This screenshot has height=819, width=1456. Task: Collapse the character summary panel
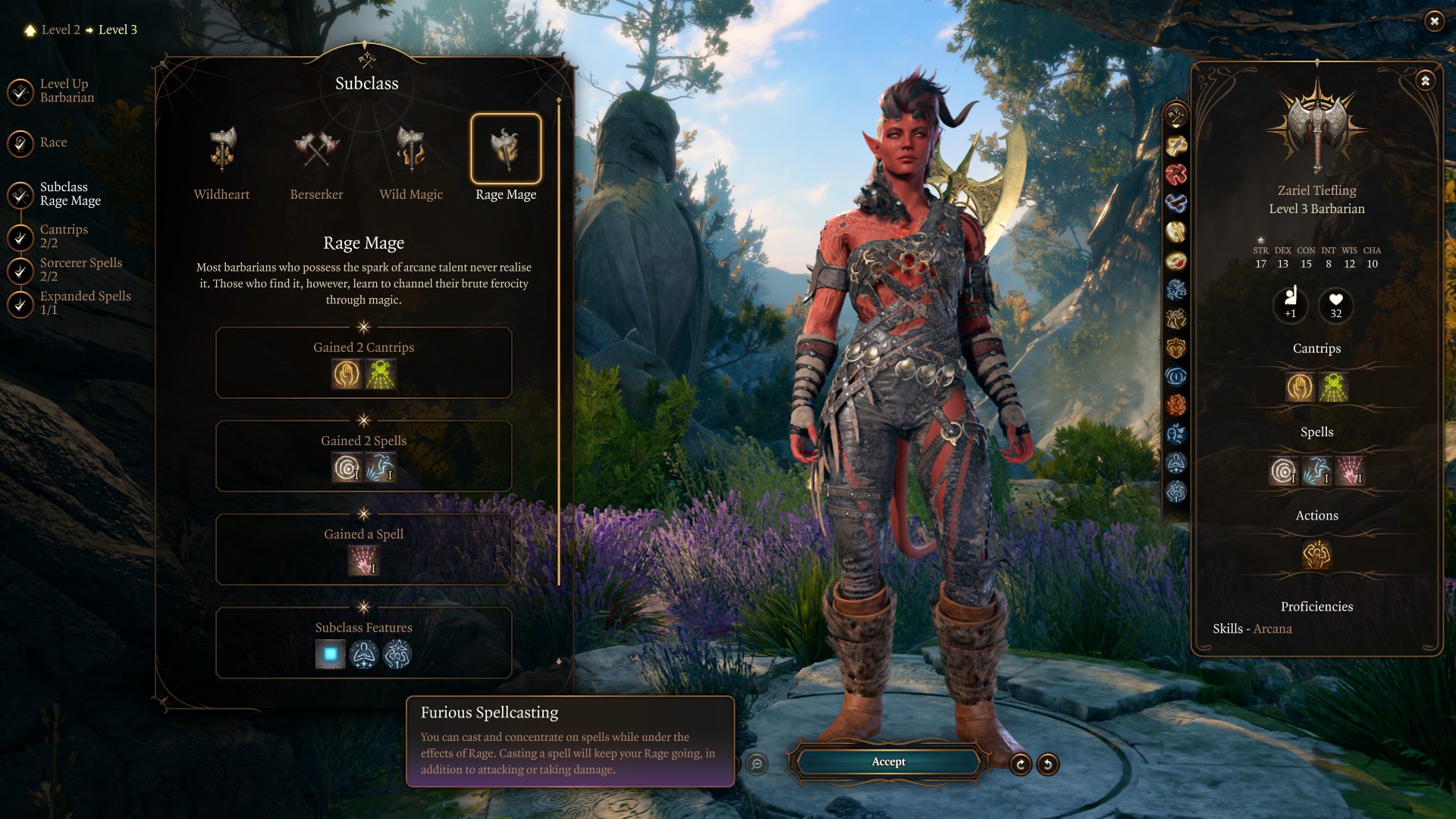point(1426,80)
